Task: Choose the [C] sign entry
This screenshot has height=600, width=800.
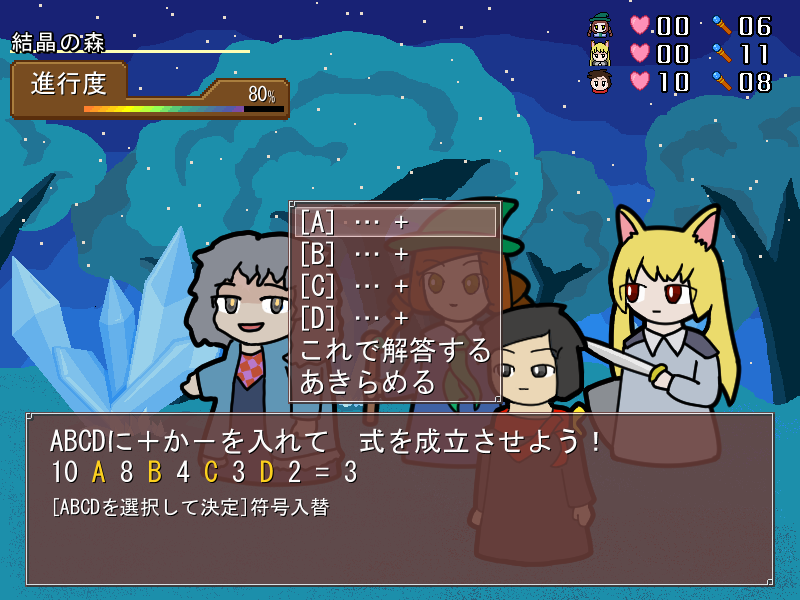Action: 394,286
